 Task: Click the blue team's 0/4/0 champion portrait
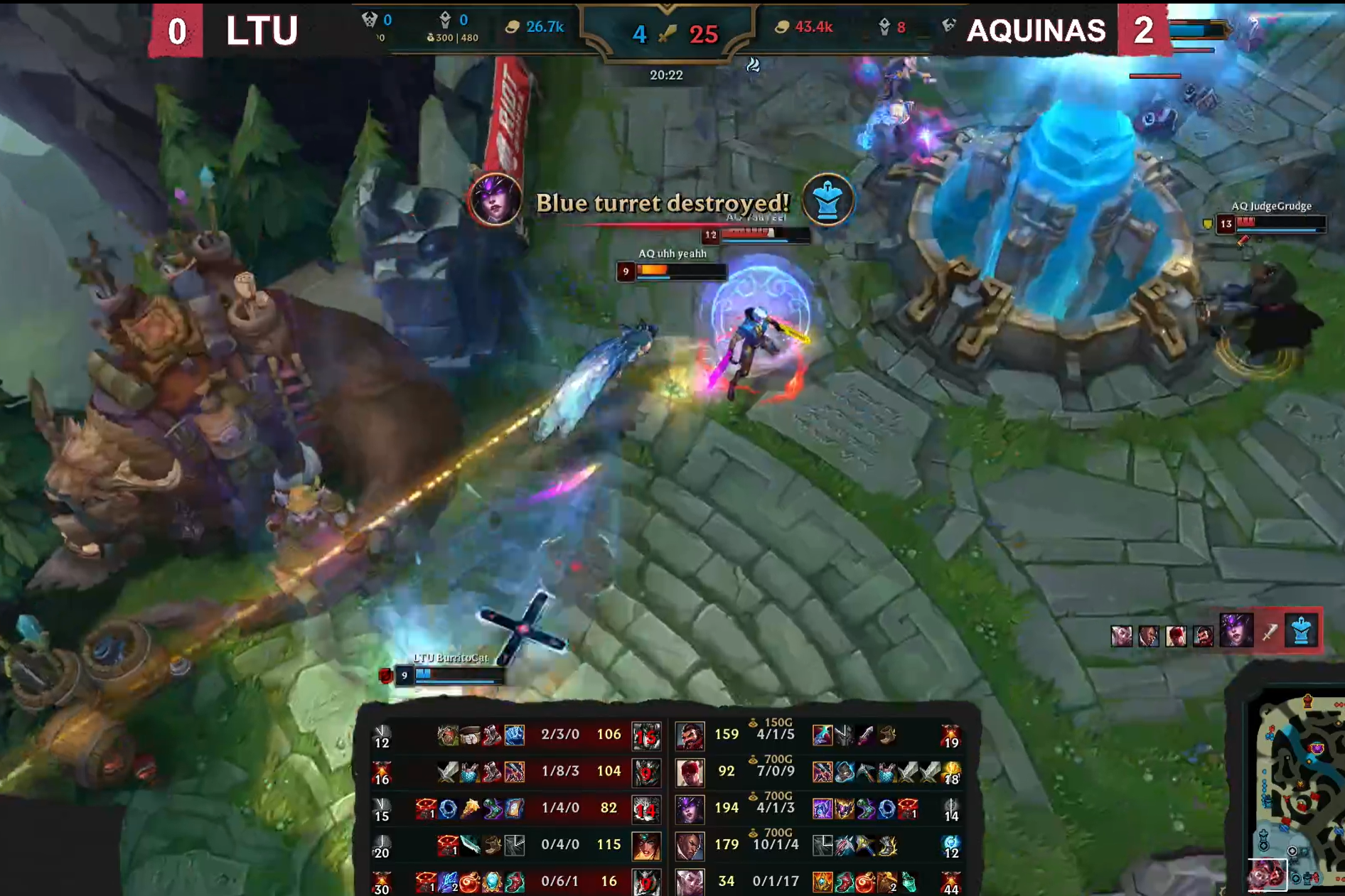point(646,846)
